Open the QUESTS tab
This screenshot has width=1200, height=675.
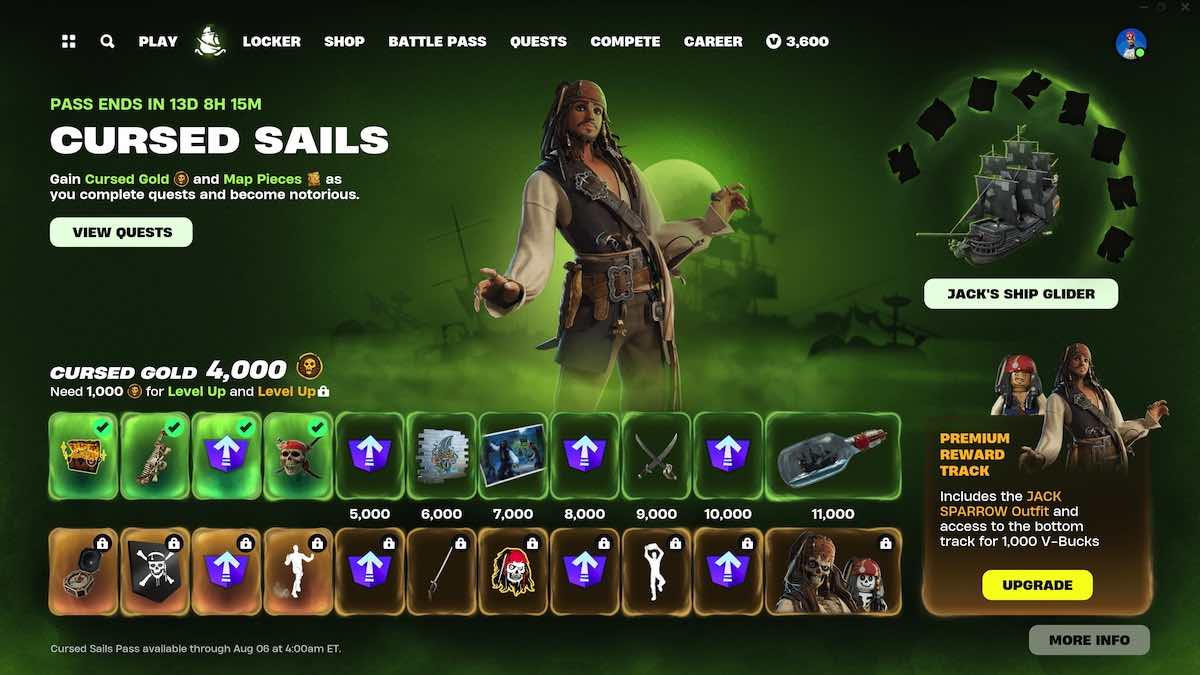click(538, 42)
